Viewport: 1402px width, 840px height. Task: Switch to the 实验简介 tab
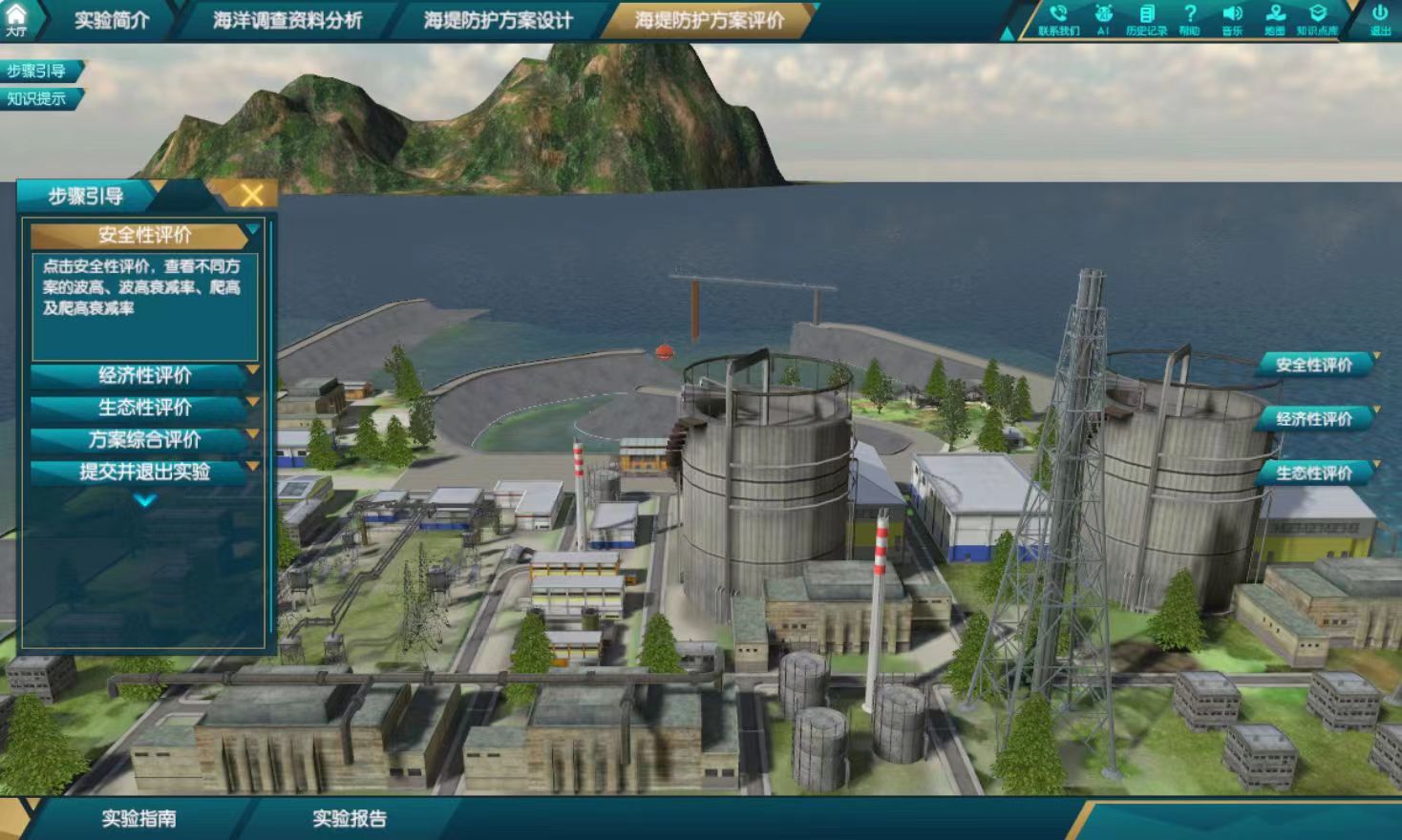[112, 20]
